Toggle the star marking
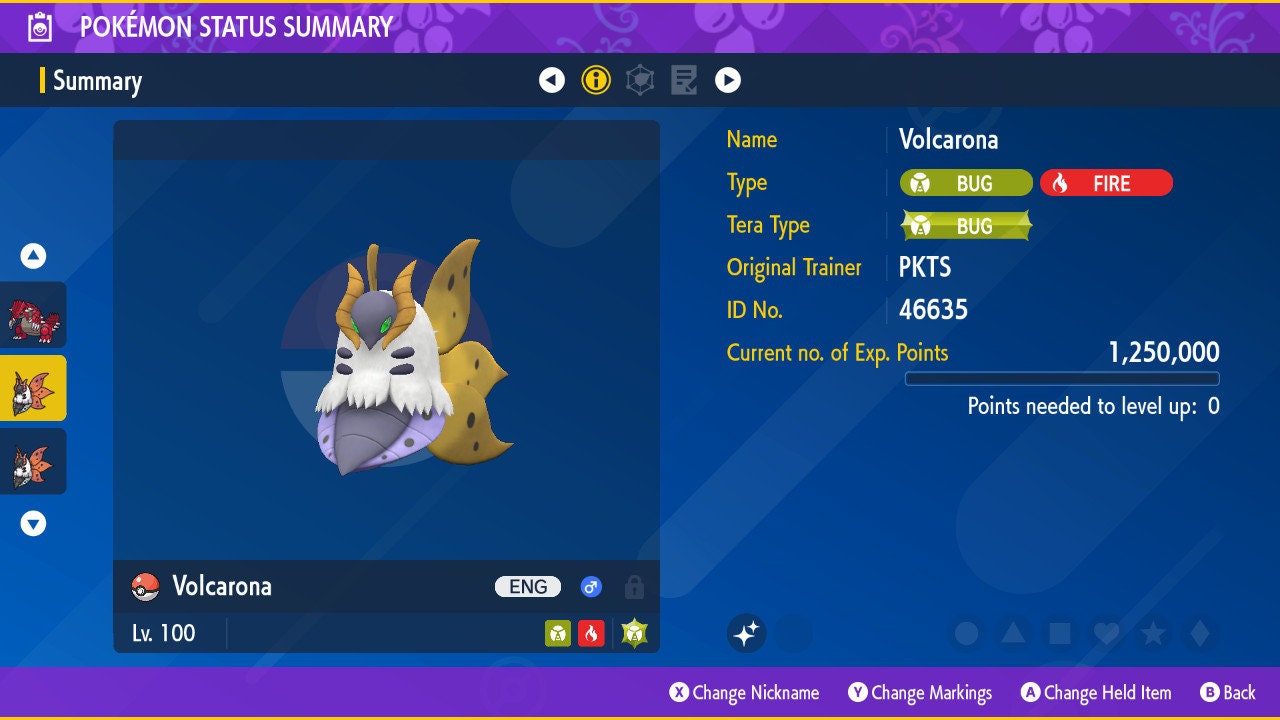 [1153, 633]
